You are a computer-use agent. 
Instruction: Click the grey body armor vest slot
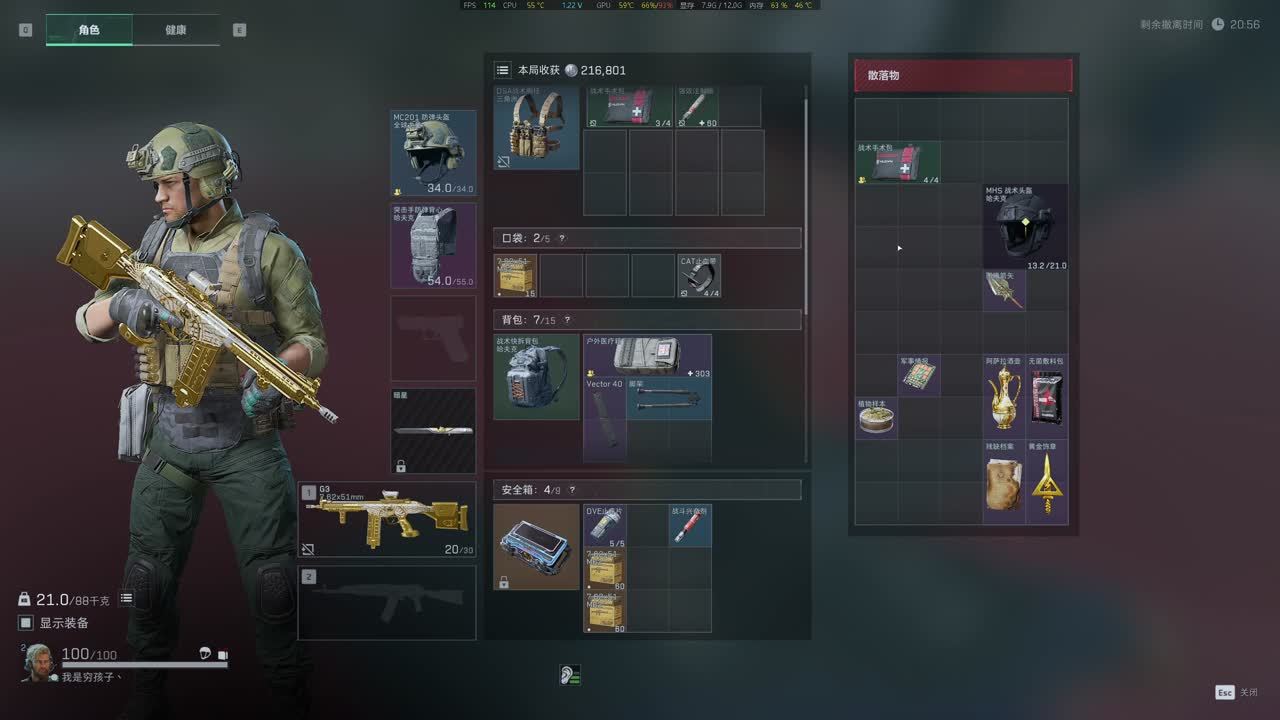point(433,246)
